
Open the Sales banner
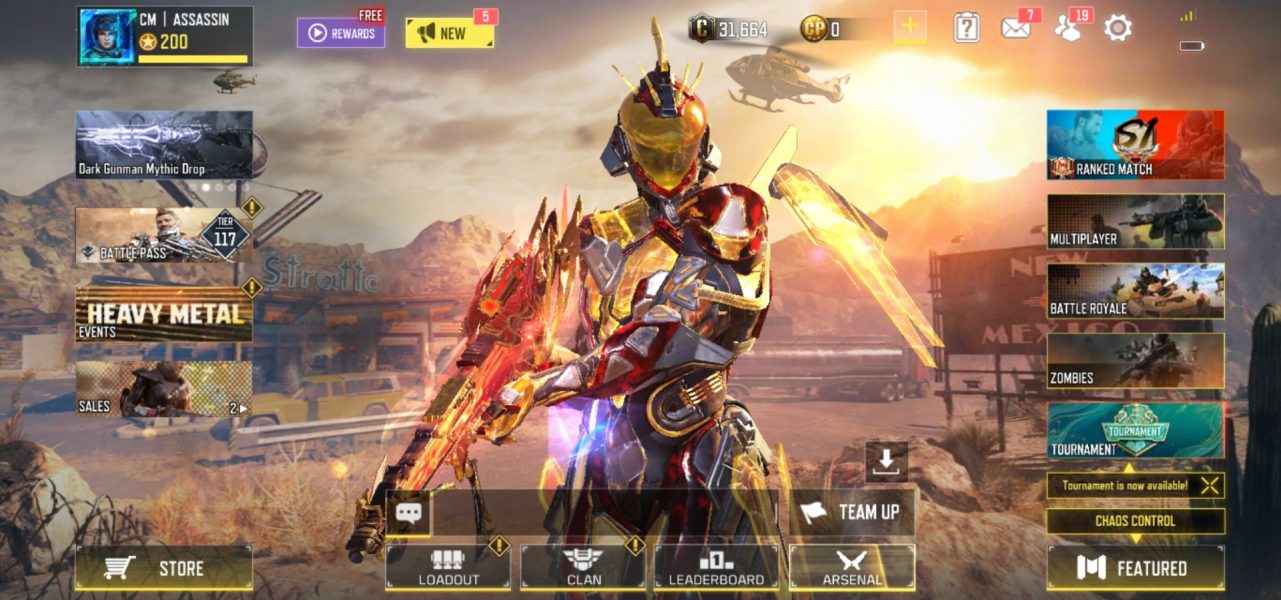(x=164, y=389)
